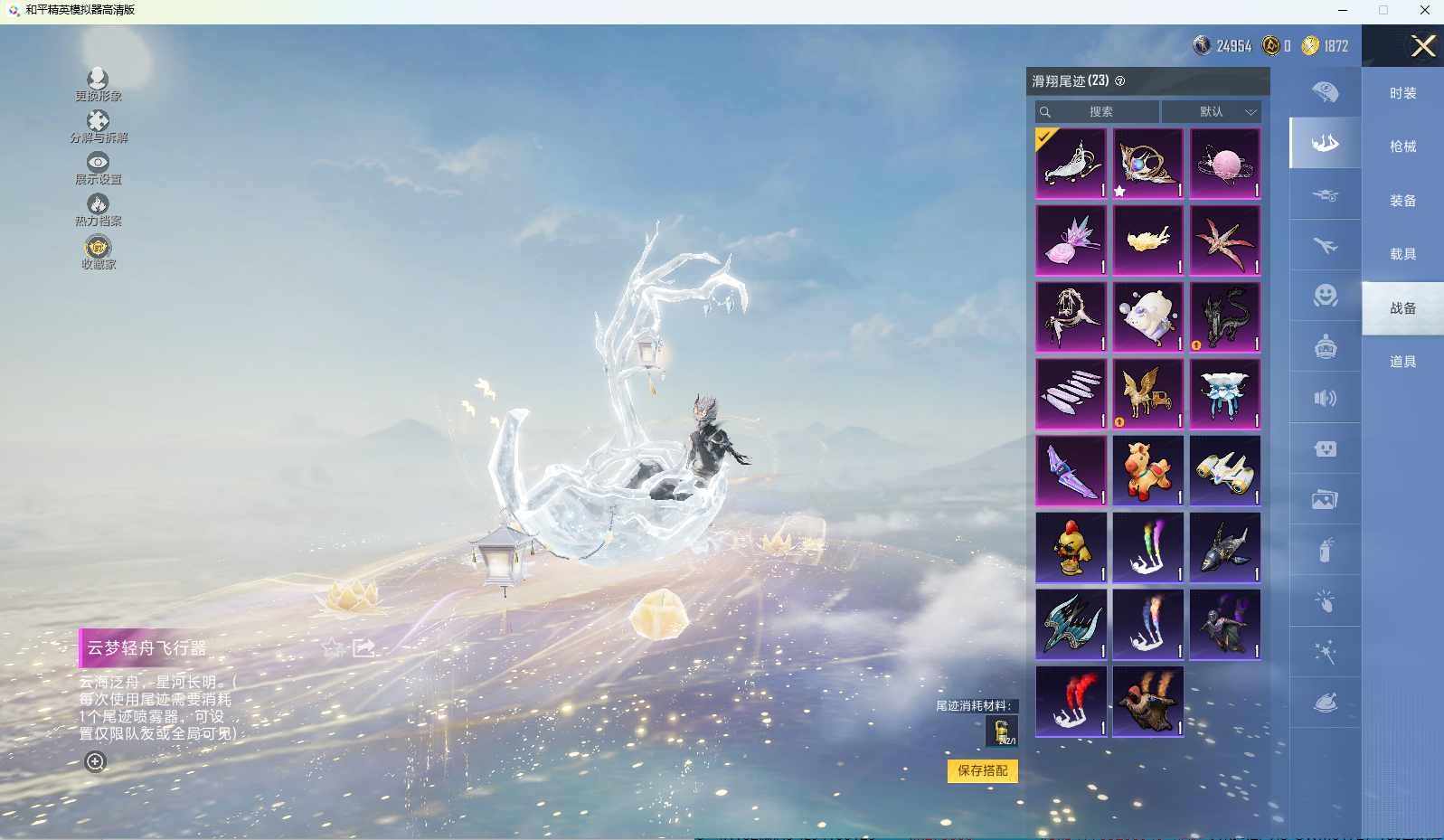Select the 装备 tab
The height and width of the screenshot is (840, 1444).
[x=1402, y=201]
